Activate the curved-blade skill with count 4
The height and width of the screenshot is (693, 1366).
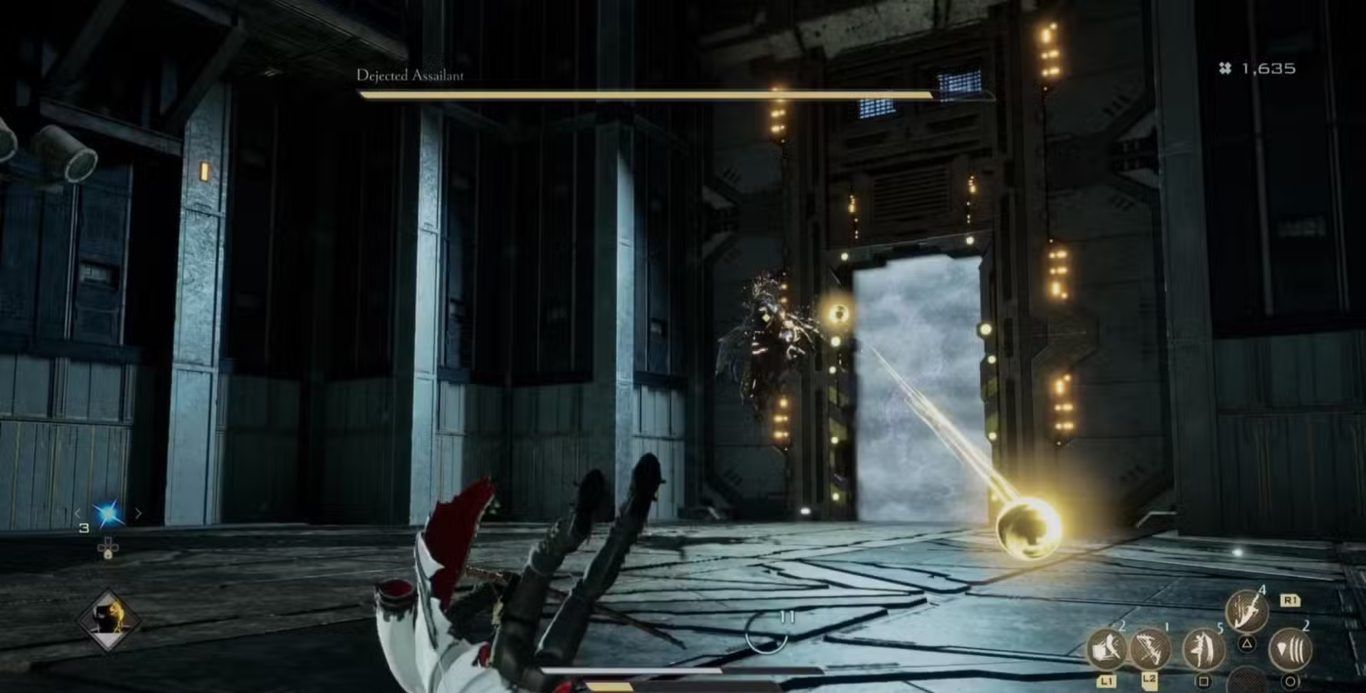point(1246,610)
